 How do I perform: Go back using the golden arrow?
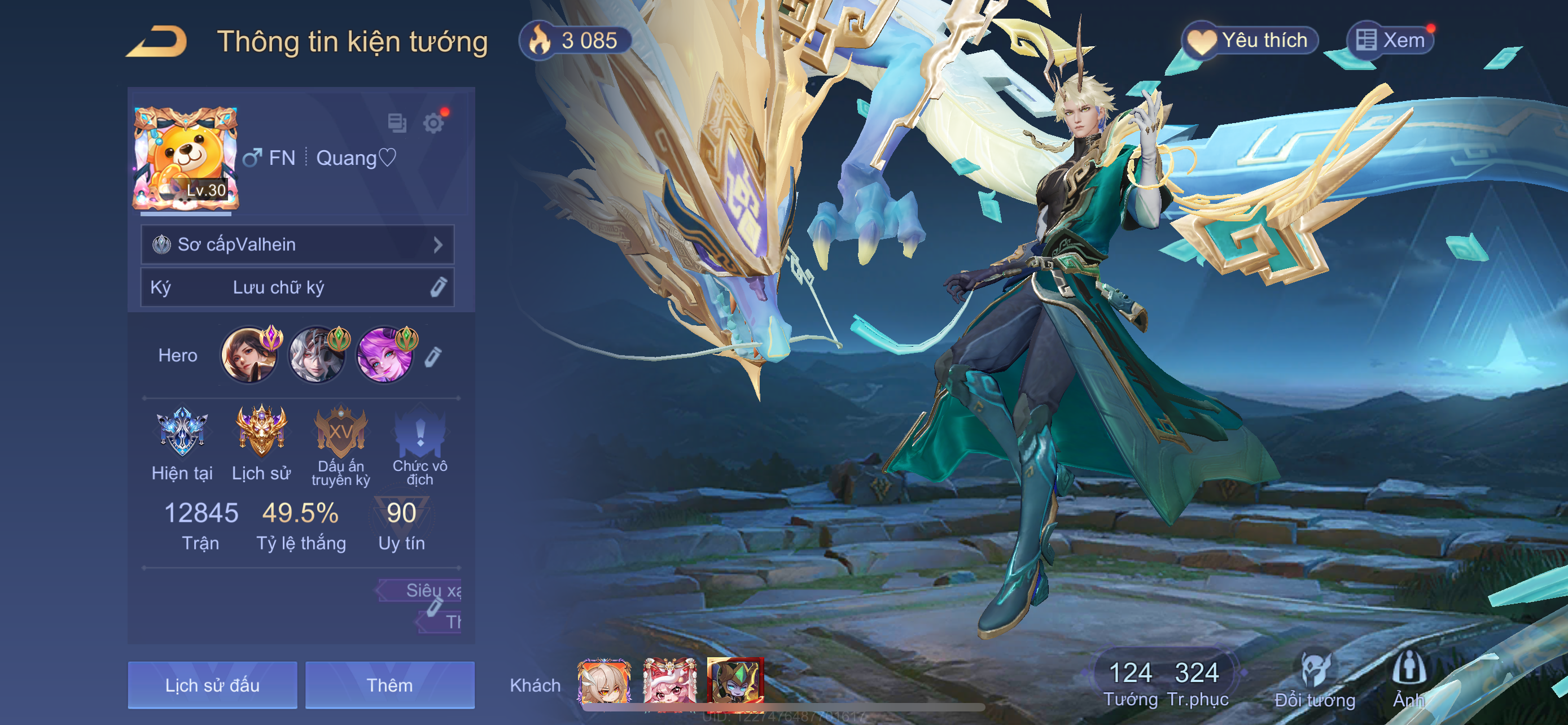coord(157,41)
